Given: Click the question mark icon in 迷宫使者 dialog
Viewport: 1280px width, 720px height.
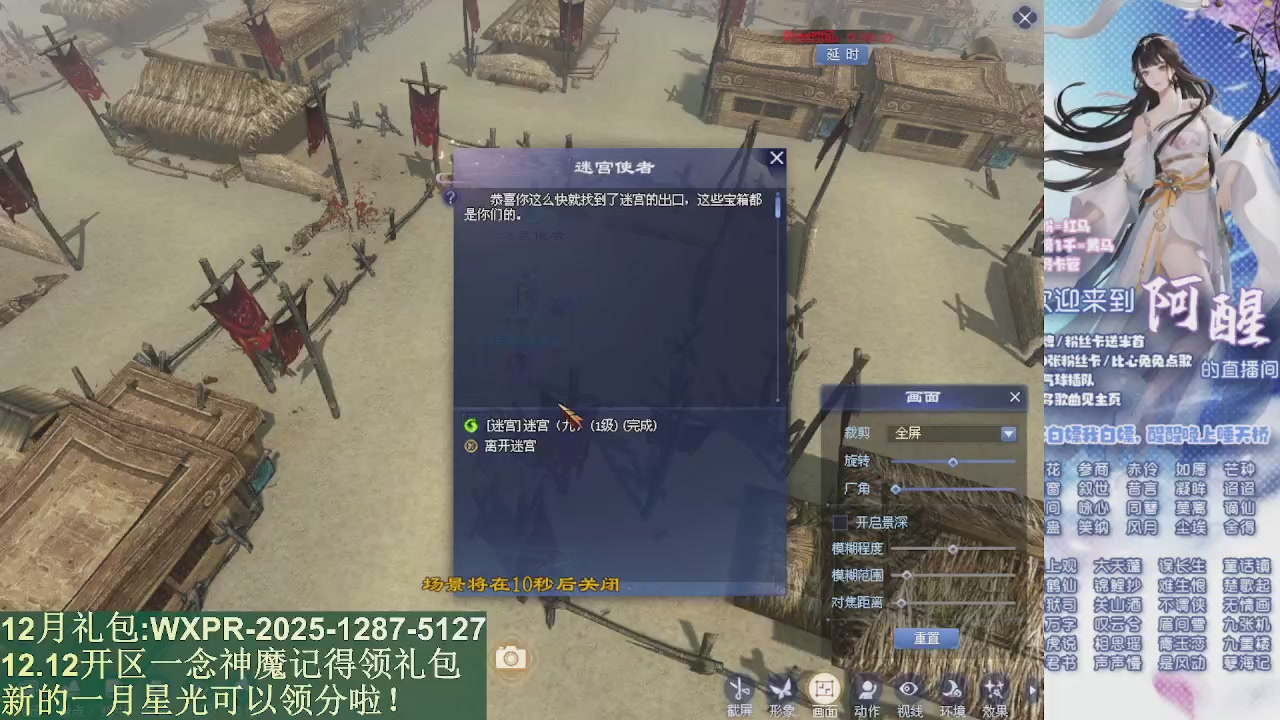Looking at the screenshot, I should click(452, 198).
